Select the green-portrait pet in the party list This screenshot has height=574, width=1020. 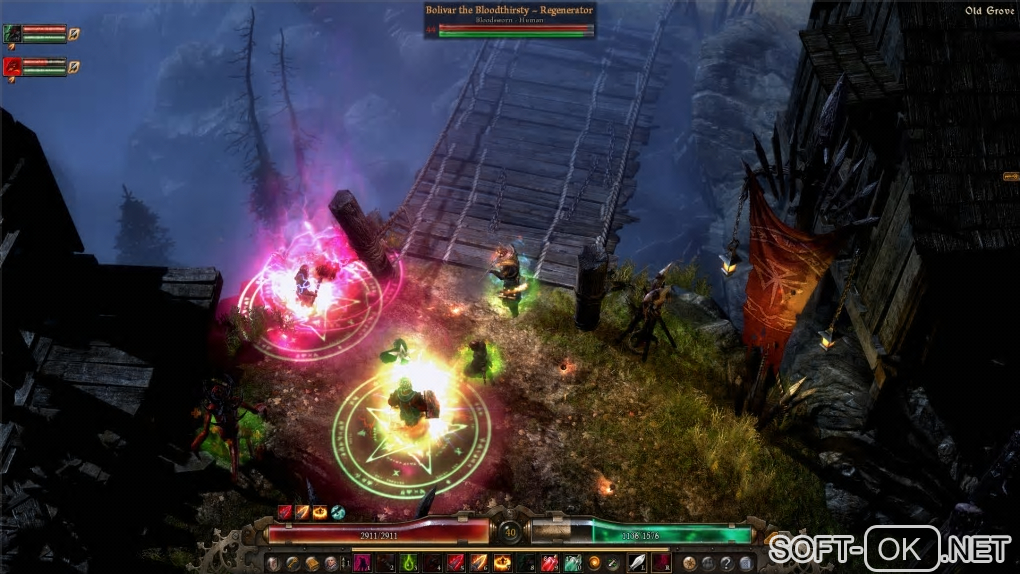pyautogui.click(x=12, y=35)
